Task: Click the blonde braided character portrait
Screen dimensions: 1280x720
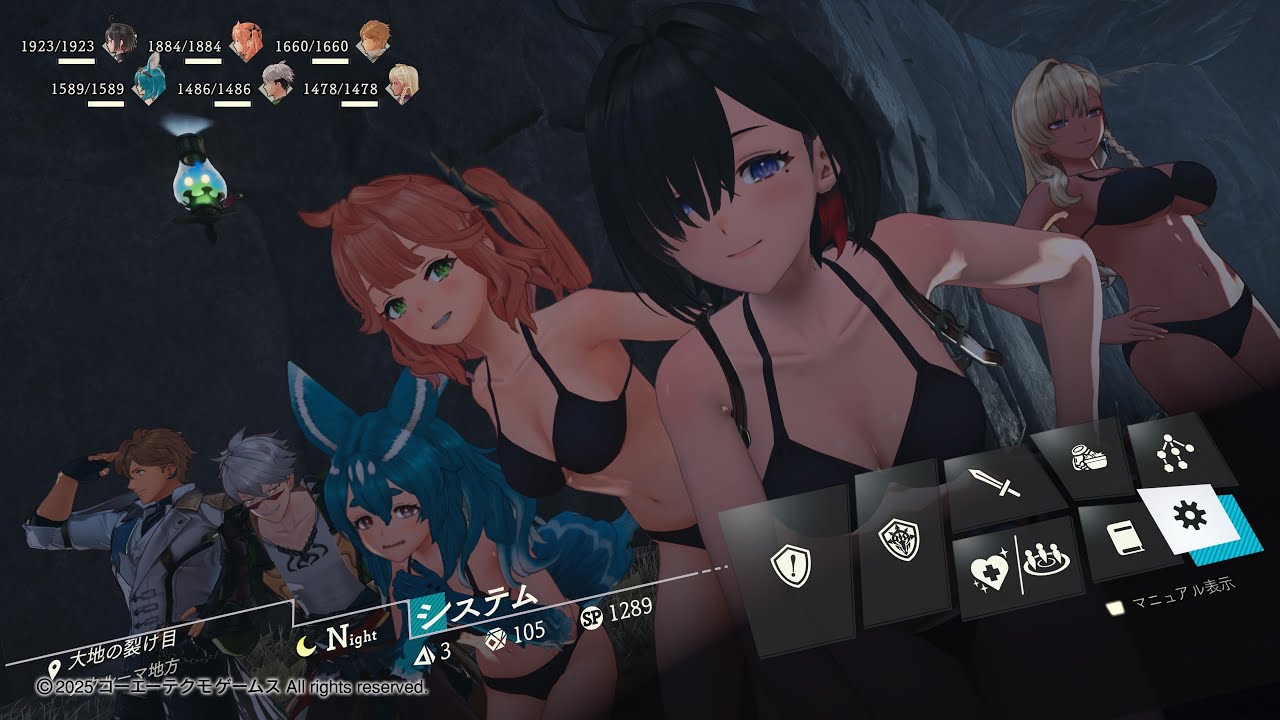Action: click(401, 84)
